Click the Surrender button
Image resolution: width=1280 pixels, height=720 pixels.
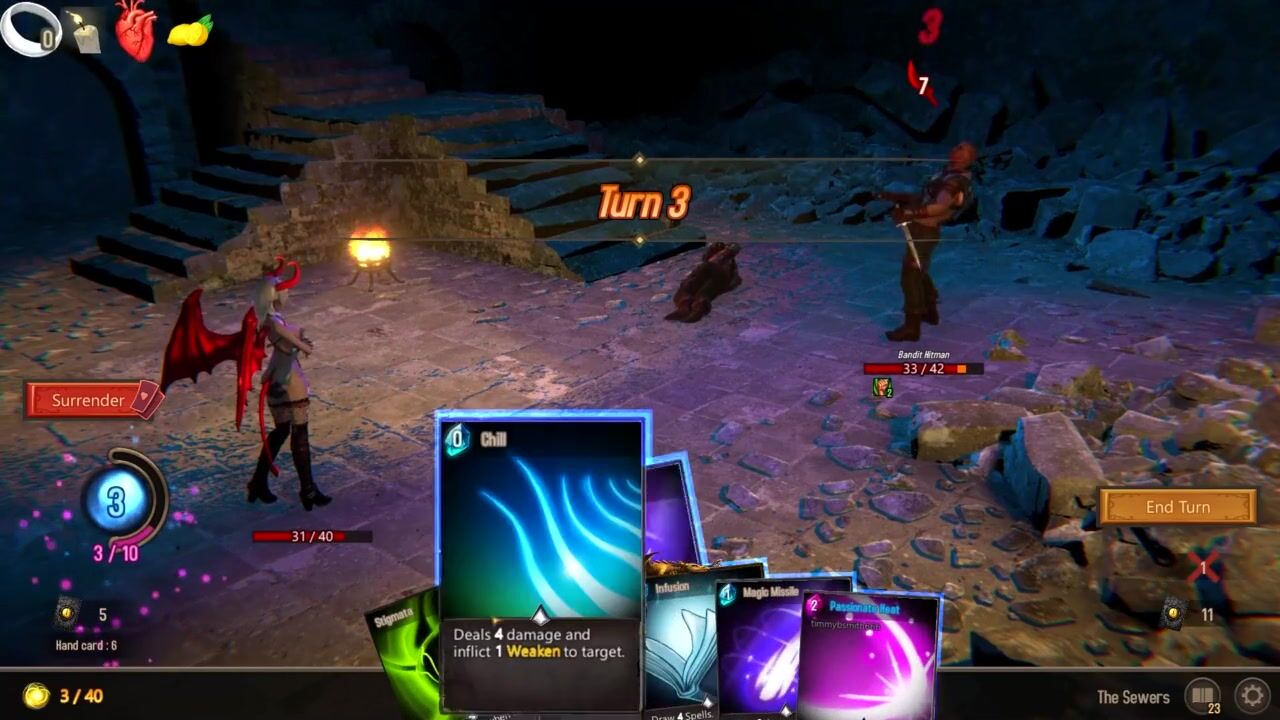tap(90, 400)
